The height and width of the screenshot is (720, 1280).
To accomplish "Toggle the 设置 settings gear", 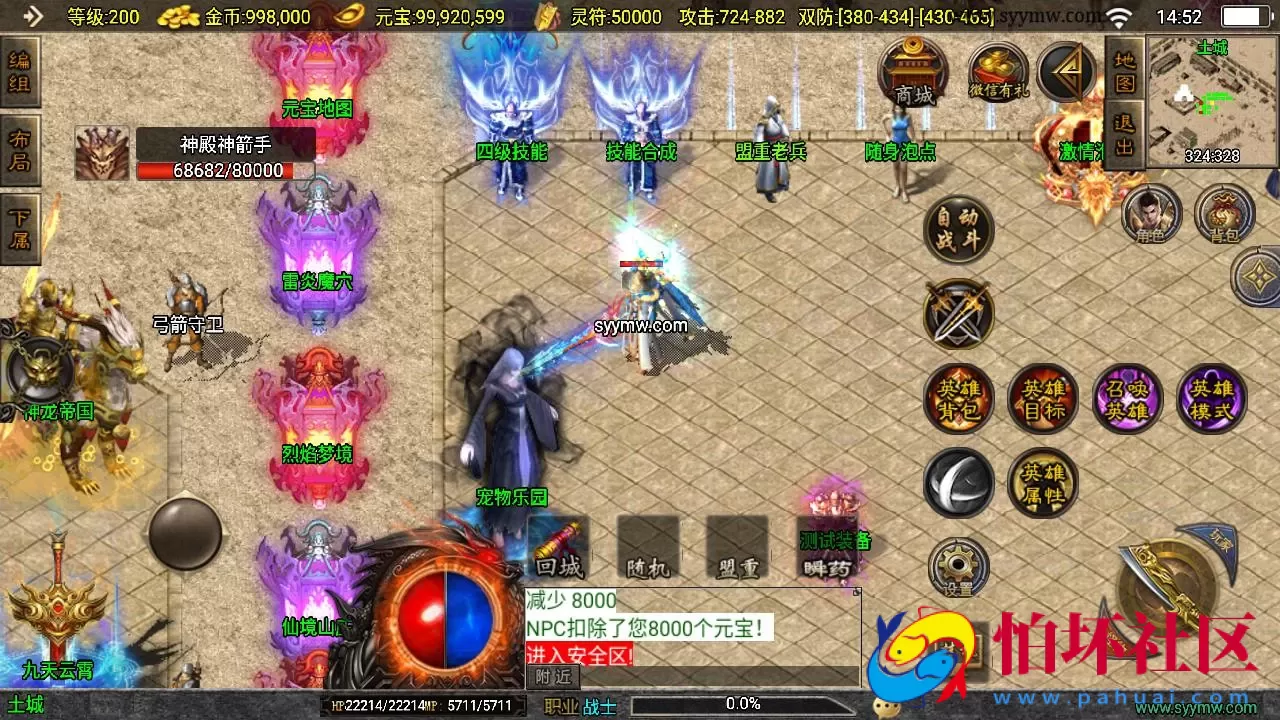I will coord(958,566).
